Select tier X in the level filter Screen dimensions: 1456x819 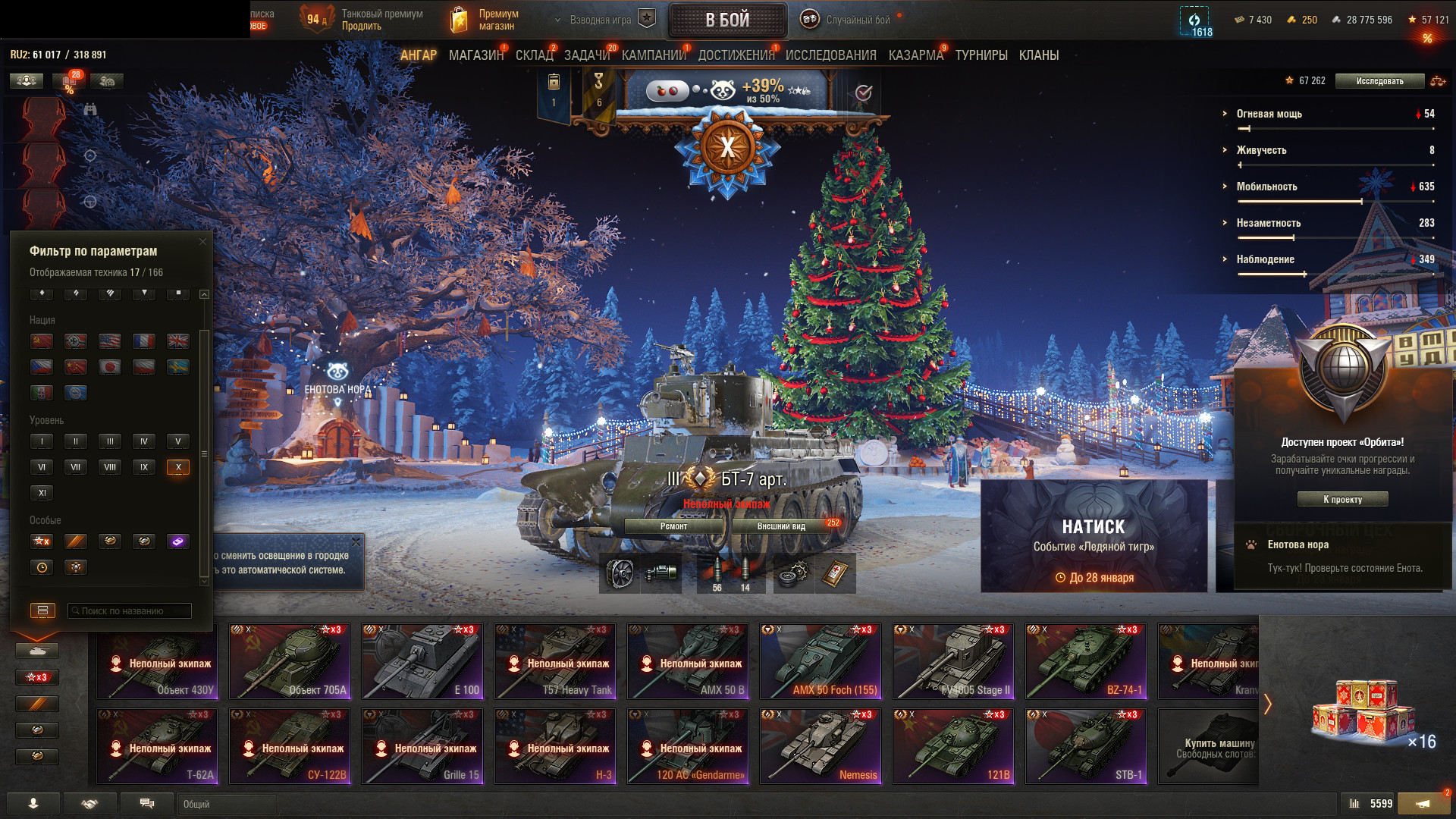(x=178, y=467)
